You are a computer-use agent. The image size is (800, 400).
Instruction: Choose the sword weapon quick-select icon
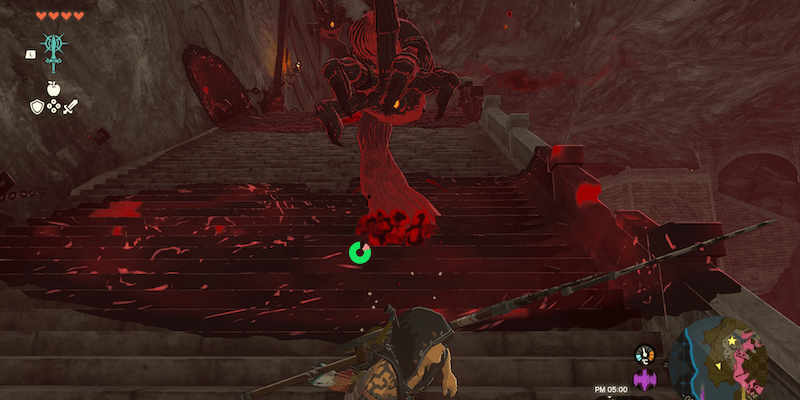[70, 105]
